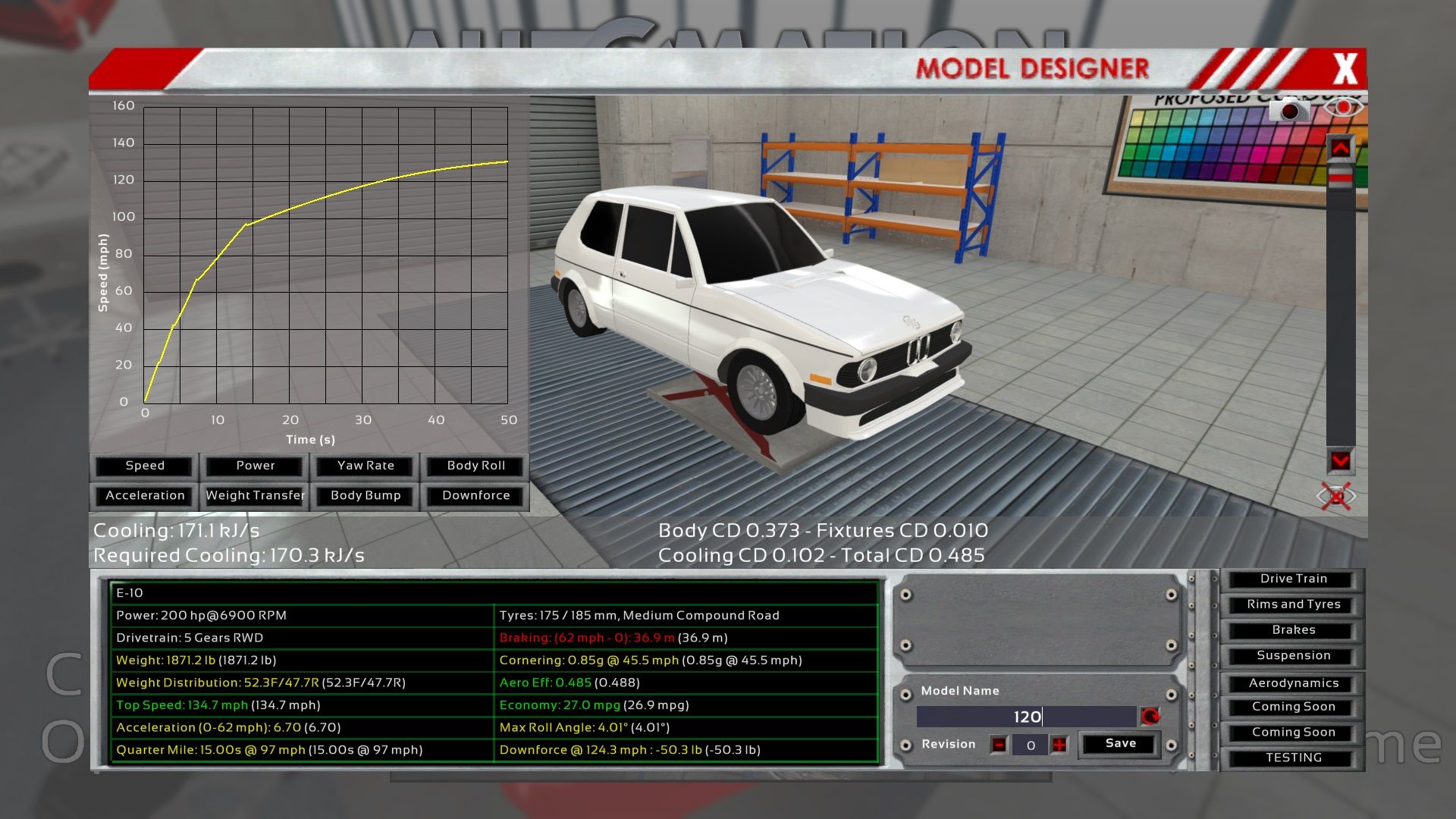Show the Body Bump graph
This screenshot has height=819, width=1456.
(x=366, y=495)
